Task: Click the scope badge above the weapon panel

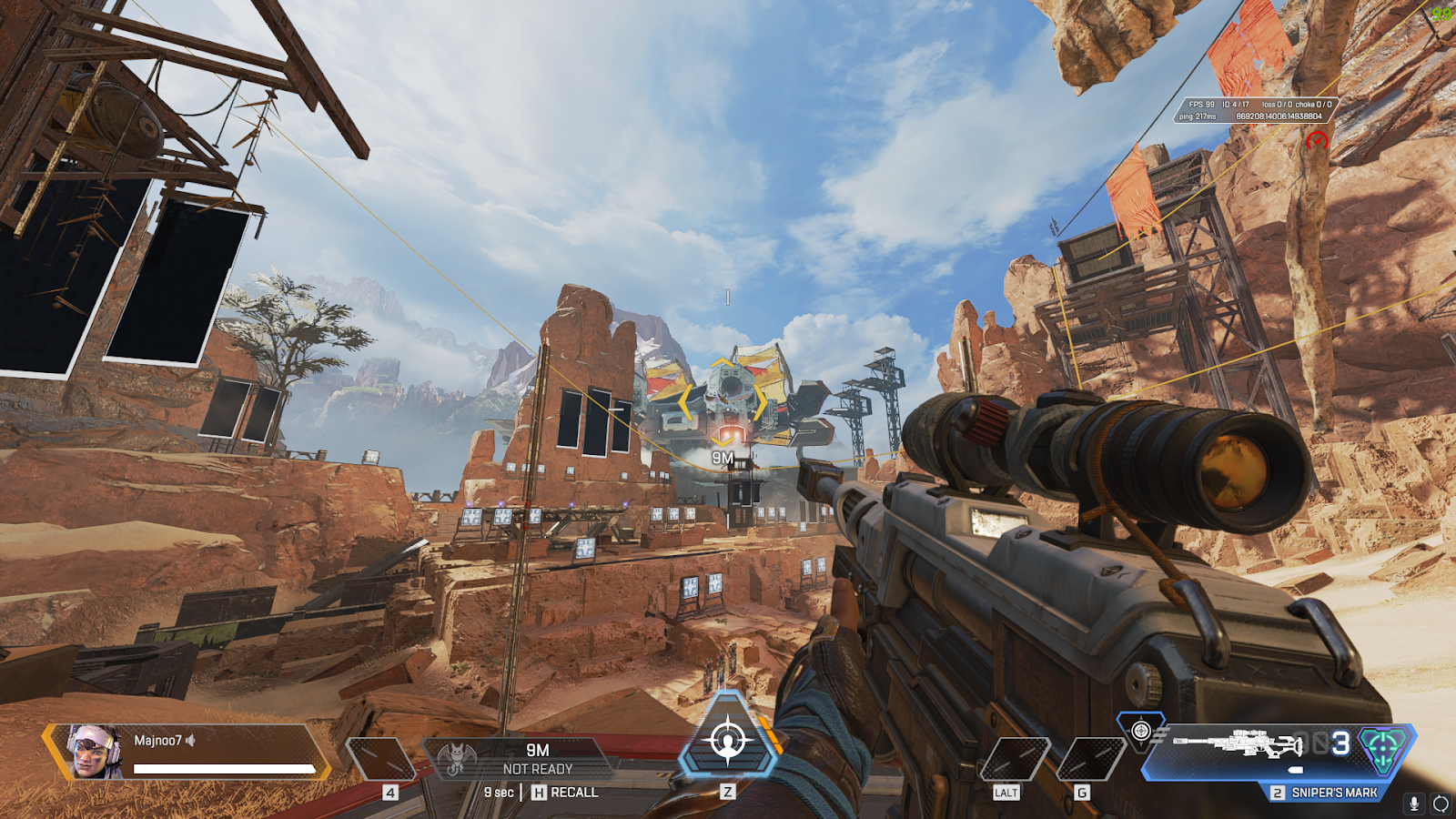Action: (1141, 730)
